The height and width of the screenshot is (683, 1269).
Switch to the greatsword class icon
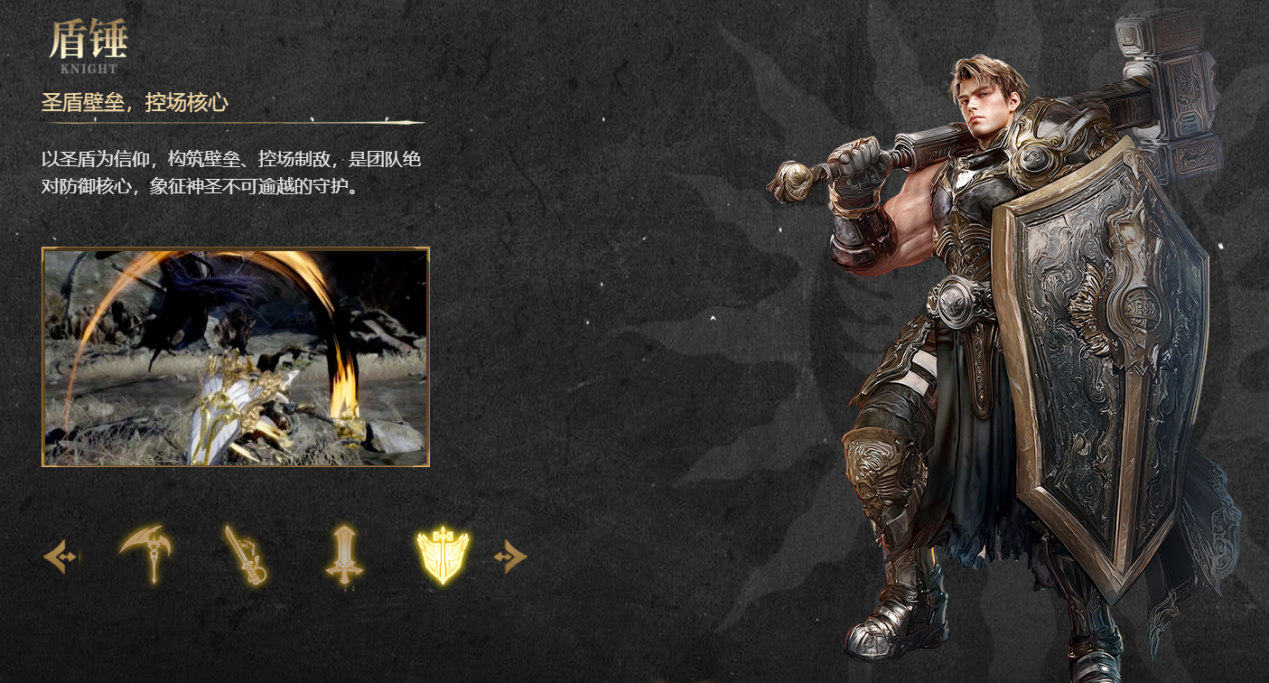(344, 555)
